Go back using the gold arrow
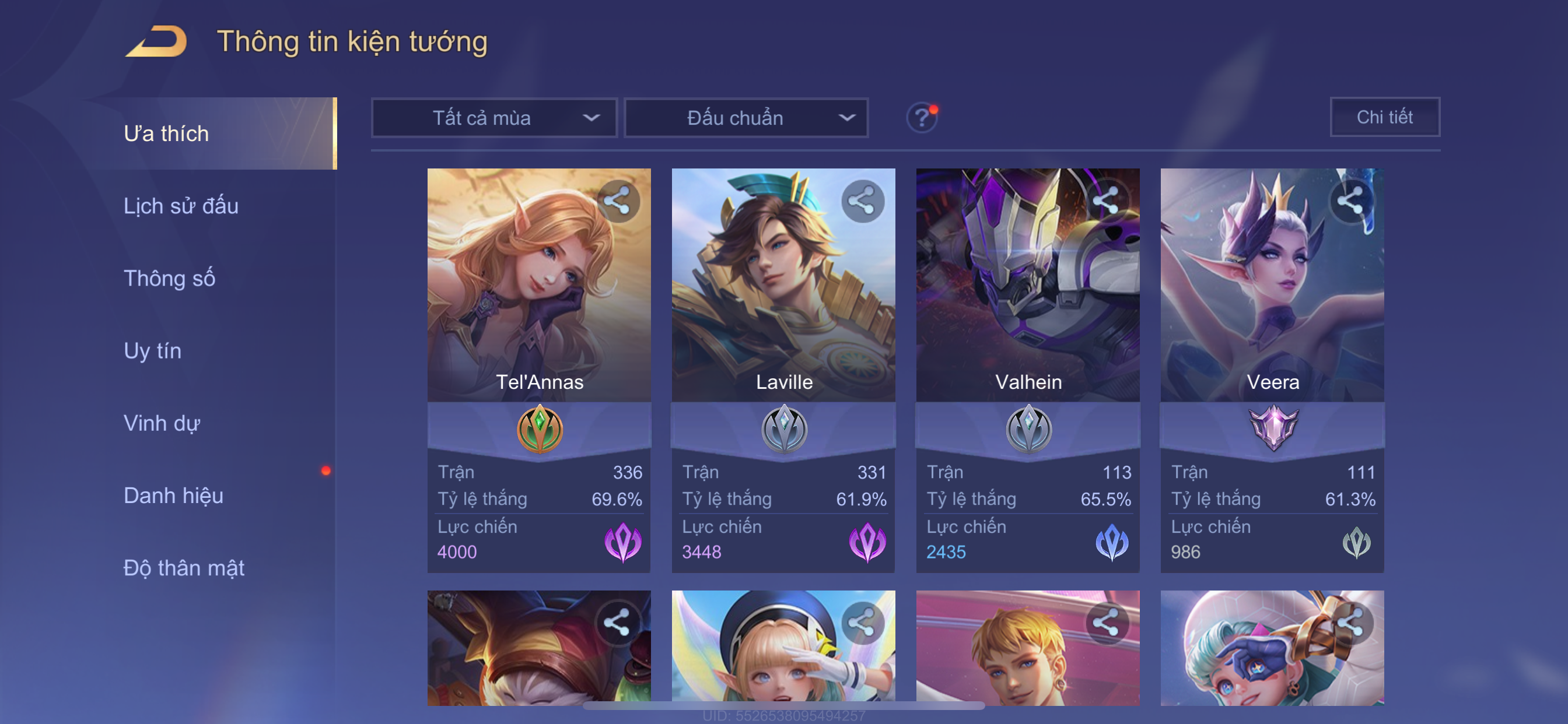Image resolution: width=1568 pixels, height=724 pixels. [x=156, y=42]
